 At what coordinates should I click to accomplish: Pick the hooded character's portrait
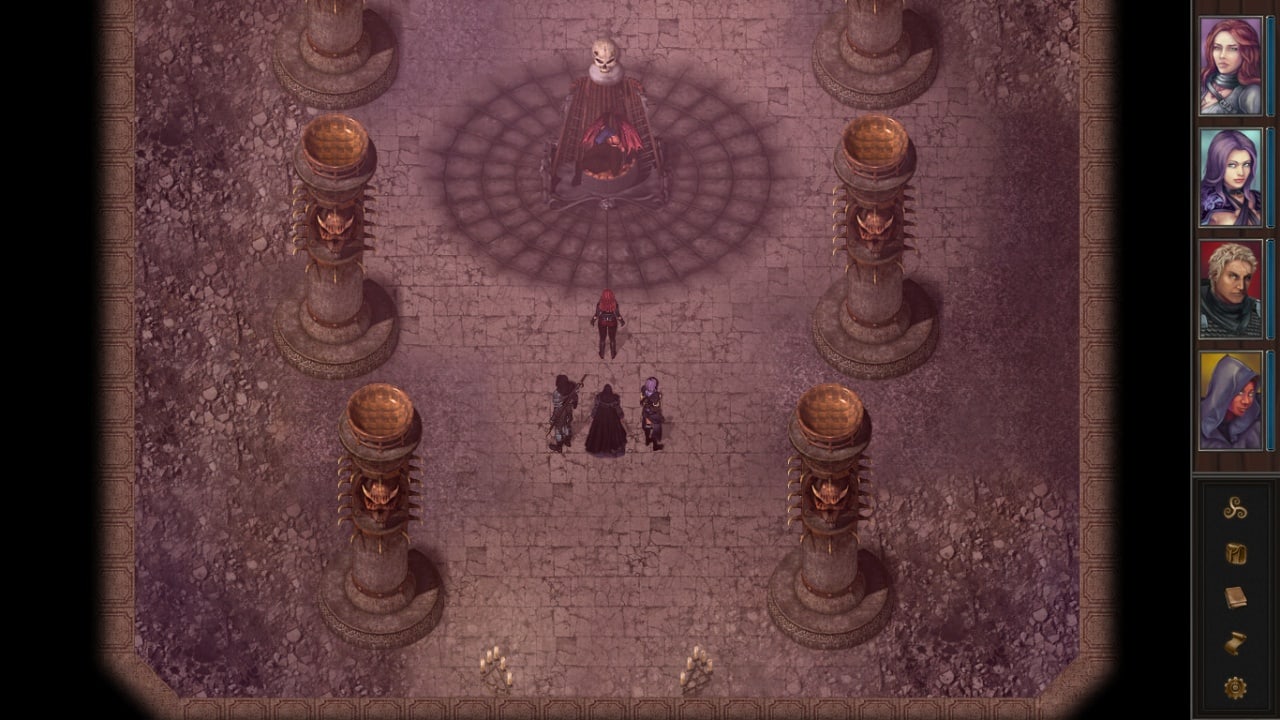coord(1231,400)
